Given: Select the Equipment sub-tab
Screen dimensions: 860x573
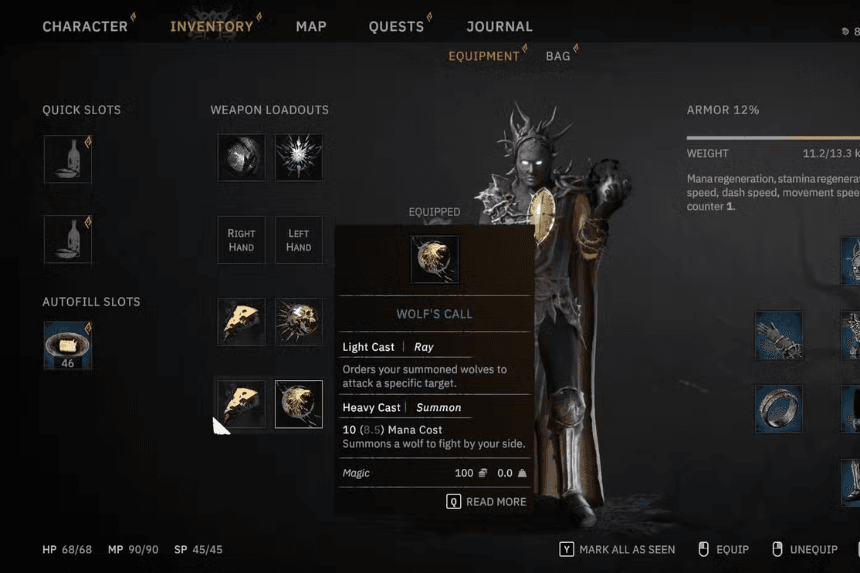Looking at the screenshot, I should point(484,56).
